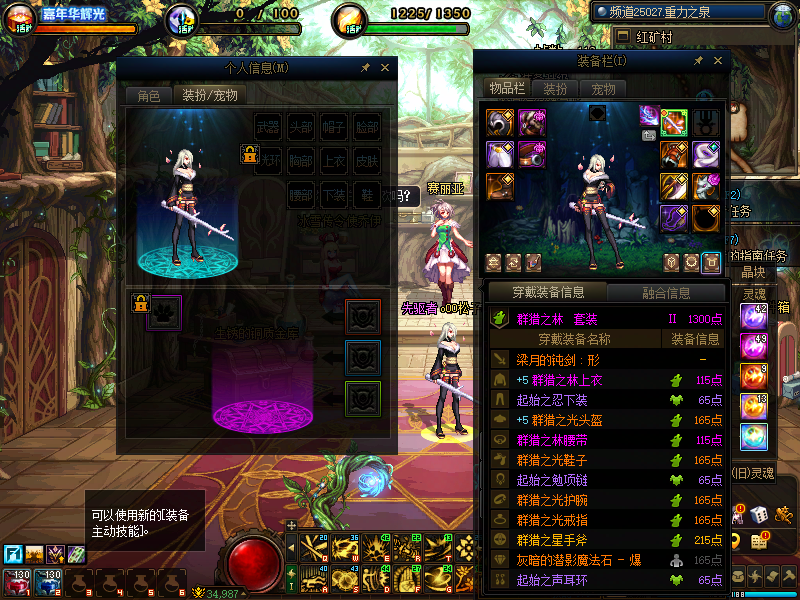Open the 宠物 tab in equipment window
Screen dimensions: 800x600
(x=603, y=89)
